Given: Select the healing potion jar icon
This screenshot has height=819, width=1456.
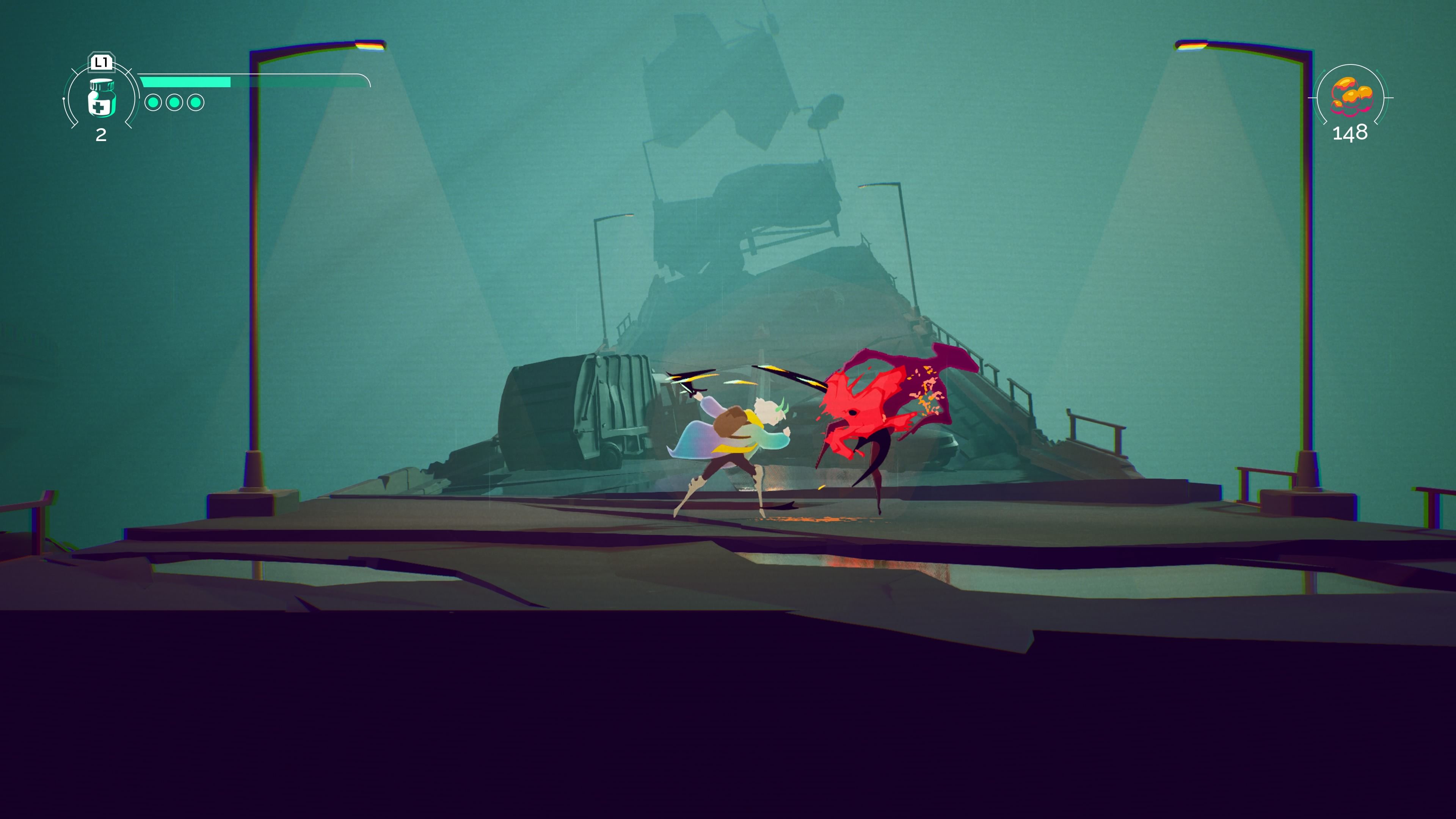Looking at the screenshot, I should 102,99.
